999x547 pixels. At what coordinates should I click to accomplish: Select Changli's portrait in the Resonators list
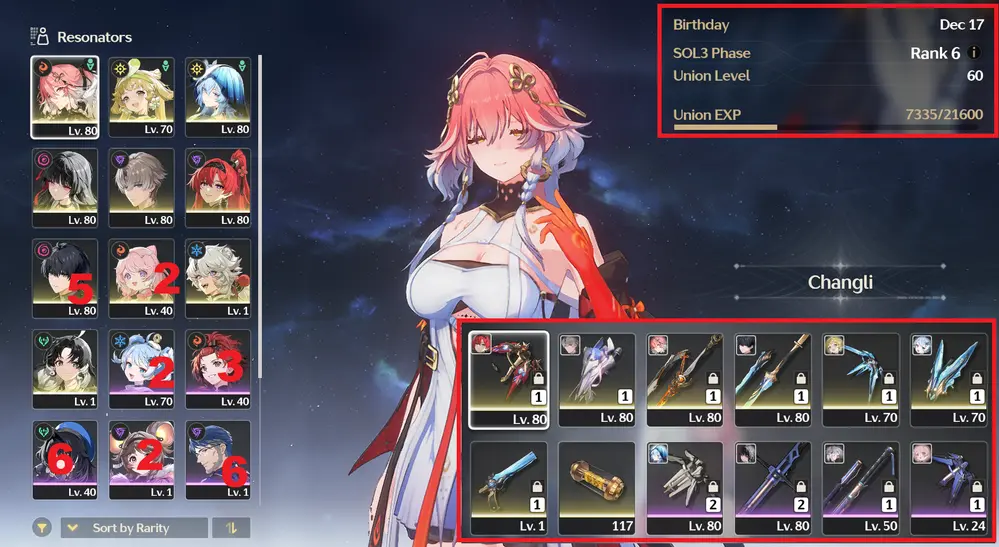click(64, 96)
